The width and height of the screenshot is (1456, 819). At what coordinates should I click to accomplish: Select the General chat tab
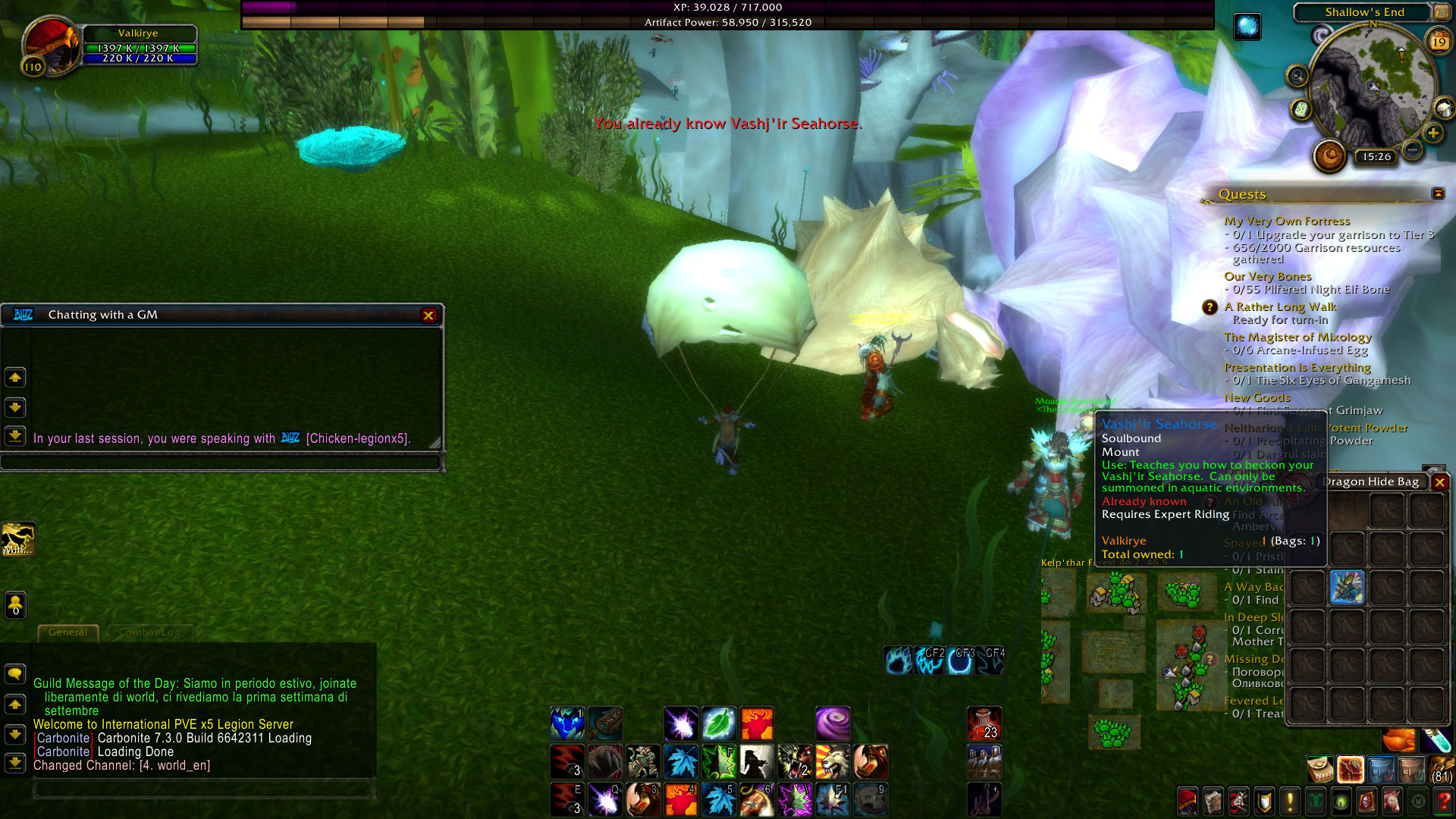[x=68, y=632]
